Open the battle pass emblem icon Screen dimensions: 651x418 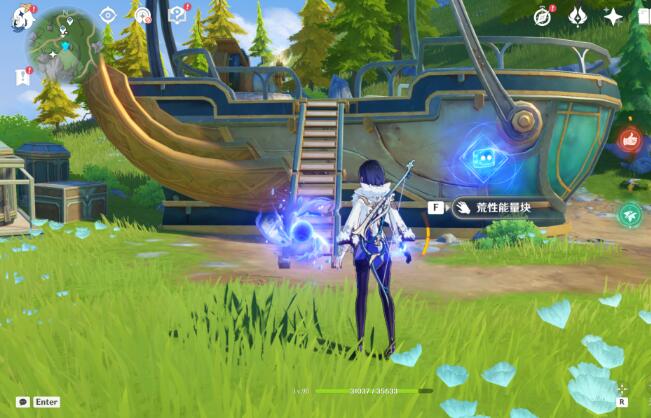click(578, 16)
